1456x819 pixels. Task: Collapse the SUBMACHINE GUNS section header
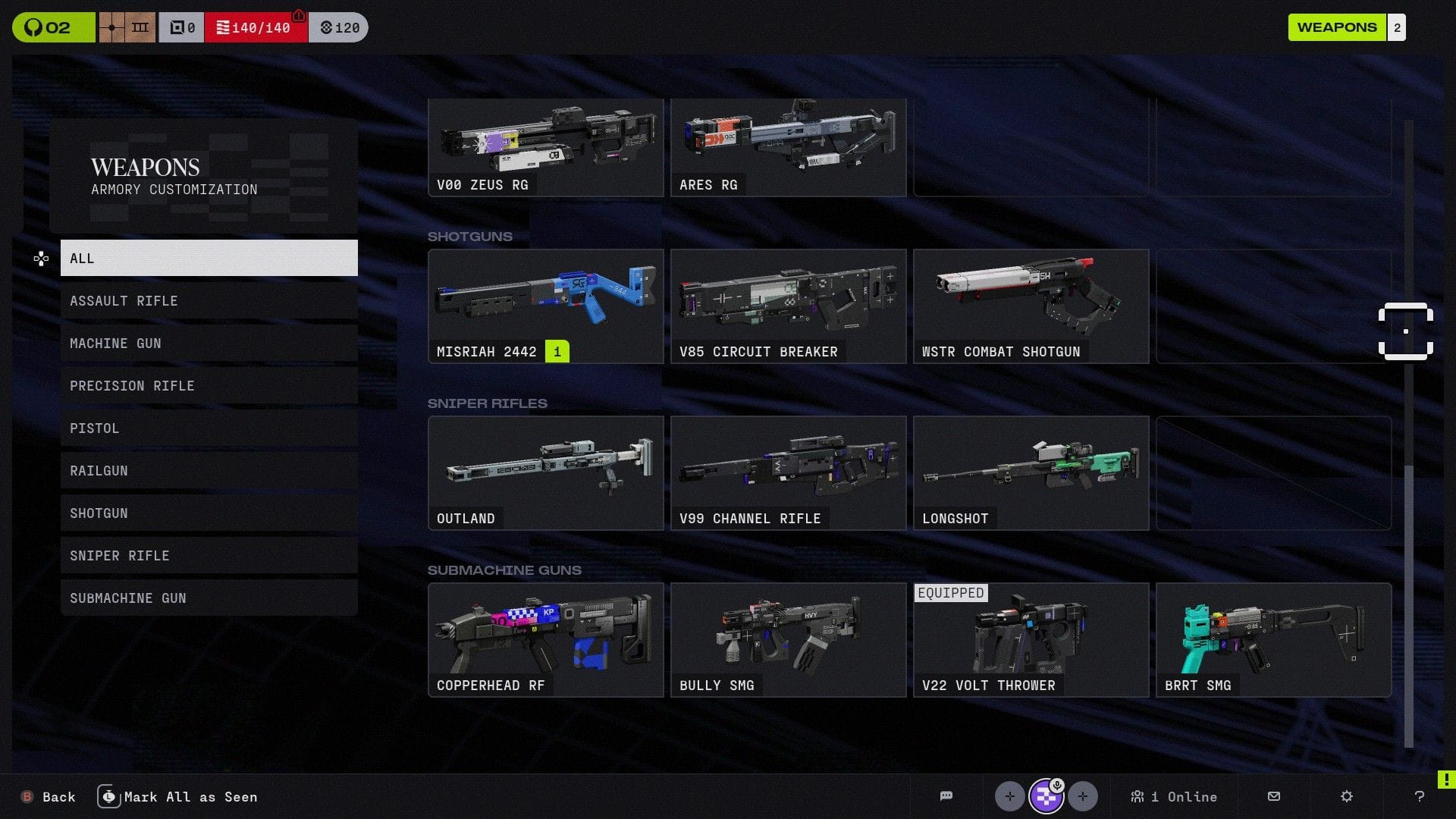coord(504,570)
